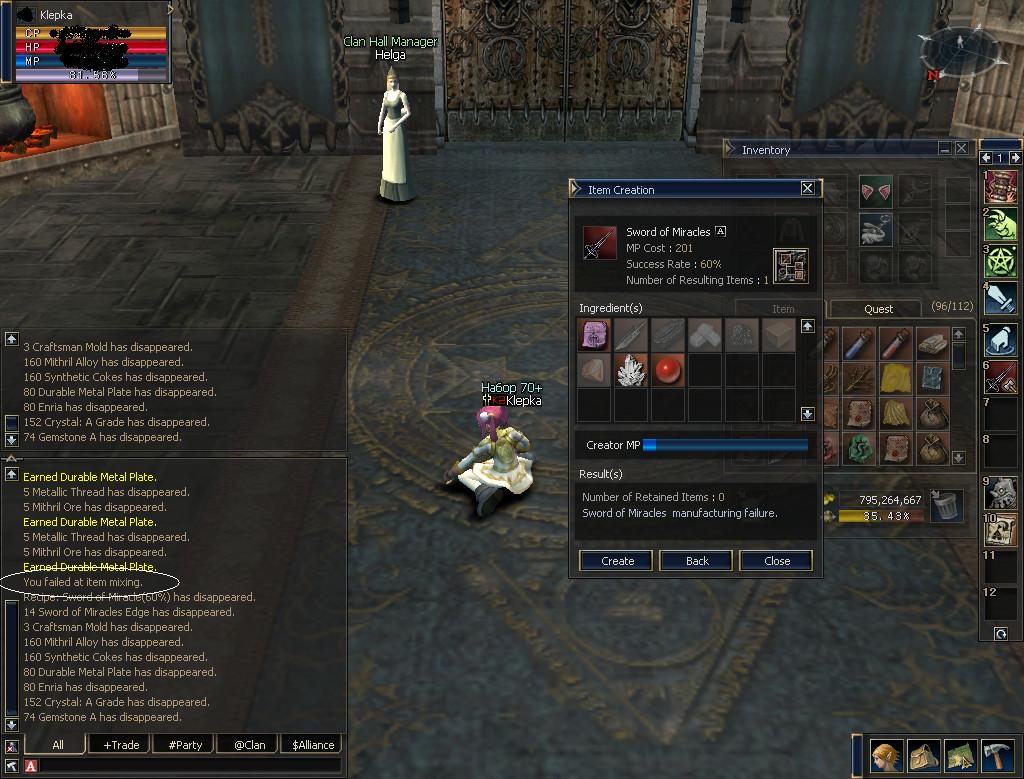Show the @Clan chat tab
This screenshot has height=779, width=1024.
(249, 745)
